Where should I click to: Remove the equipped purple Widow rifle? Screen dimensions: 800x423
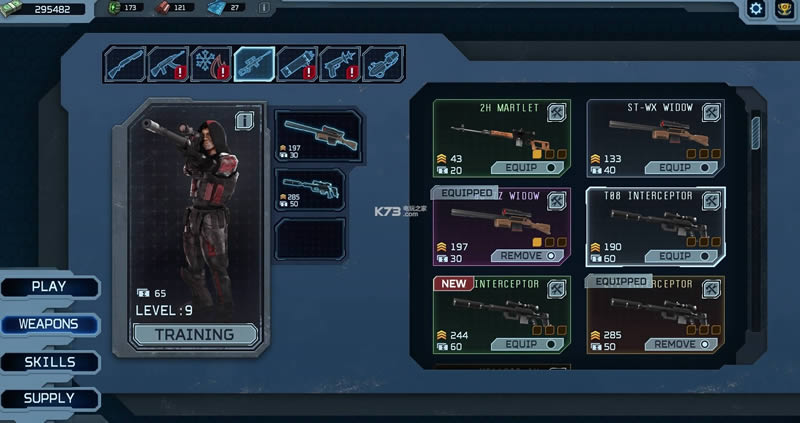click(x=530, y=255)
